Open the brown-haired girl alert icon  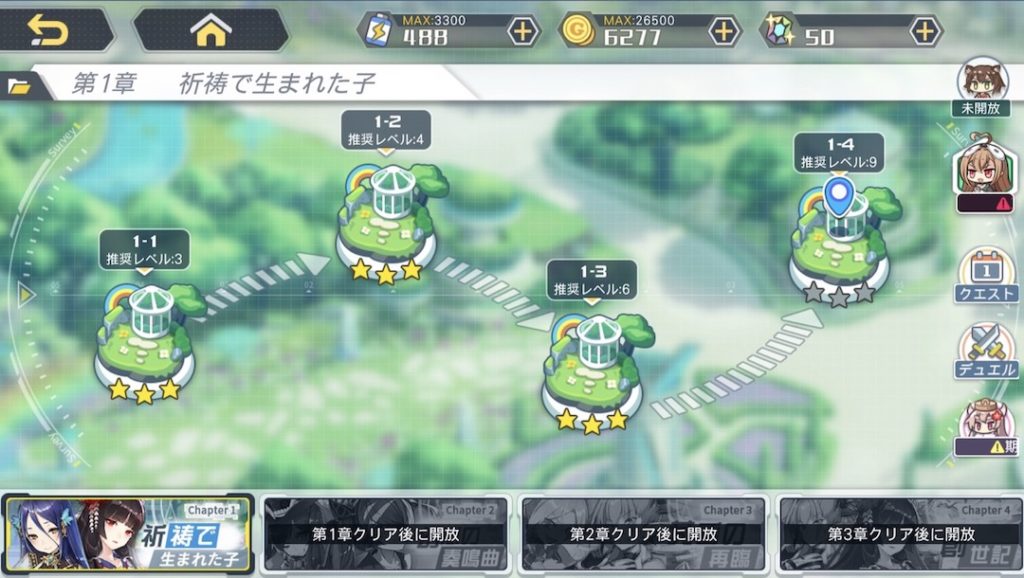[985, 177]
